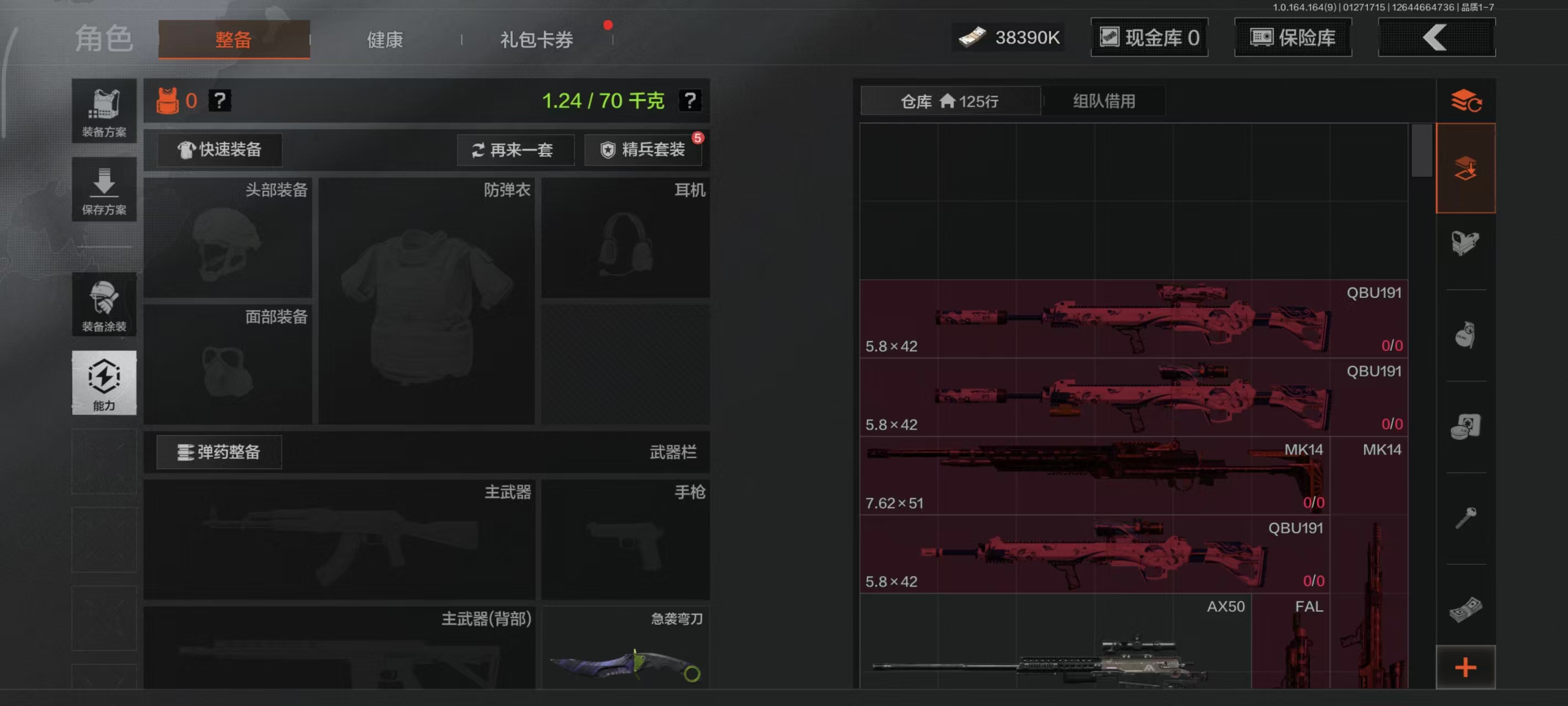This screenshot has height=706, width=1568.
Task: Toggle the 保存方案 save plan option
Action: (x=104, y=190)
